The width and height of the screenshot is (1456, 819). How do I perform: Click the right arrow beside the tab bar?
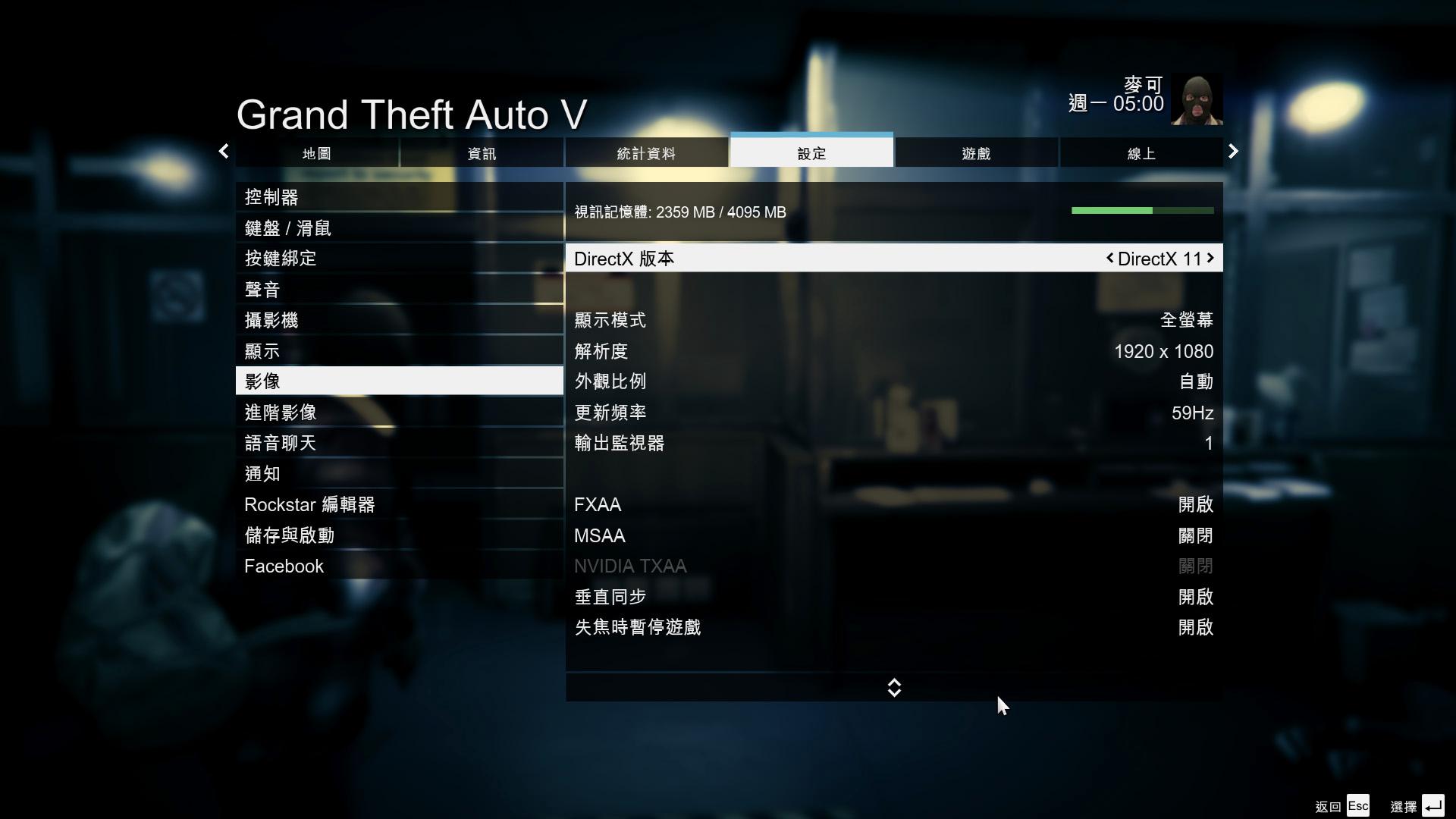pos(1233,152)
